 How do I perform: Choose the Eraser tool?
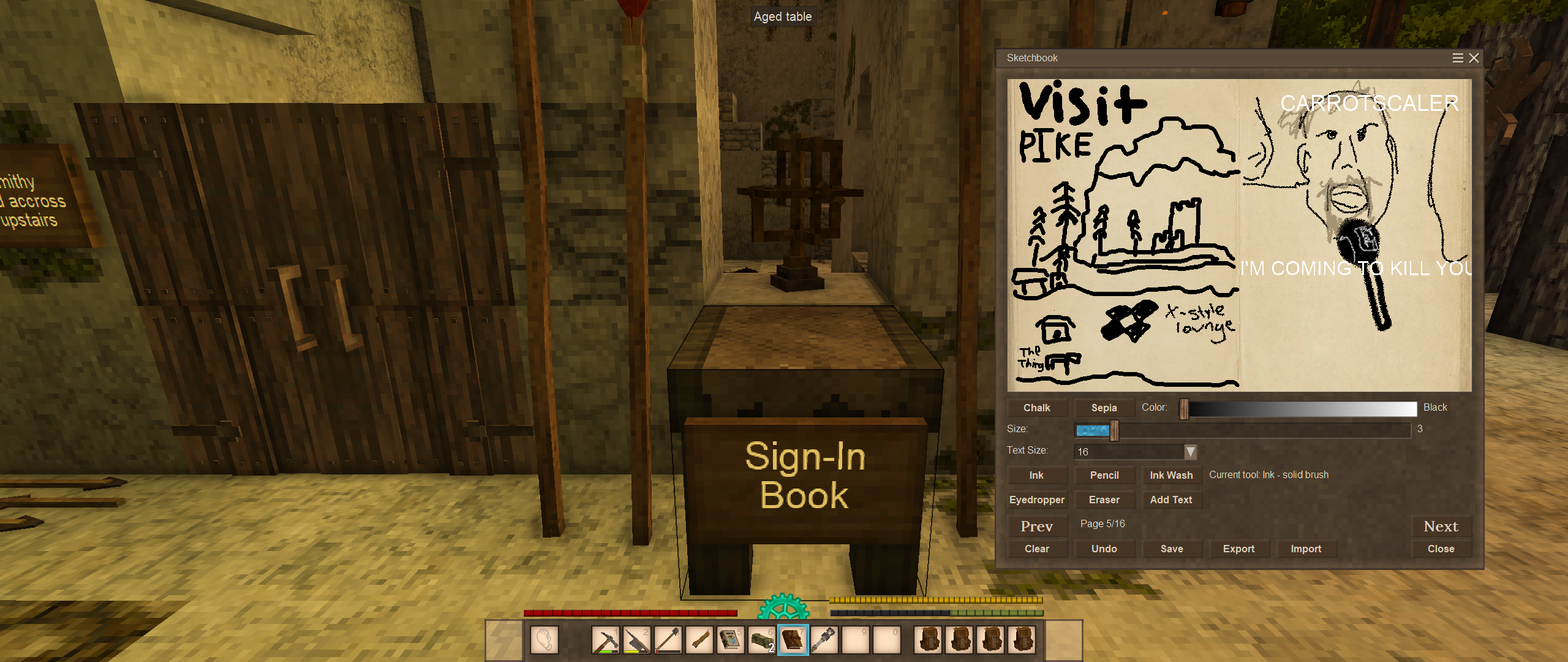coord(1104,500)
